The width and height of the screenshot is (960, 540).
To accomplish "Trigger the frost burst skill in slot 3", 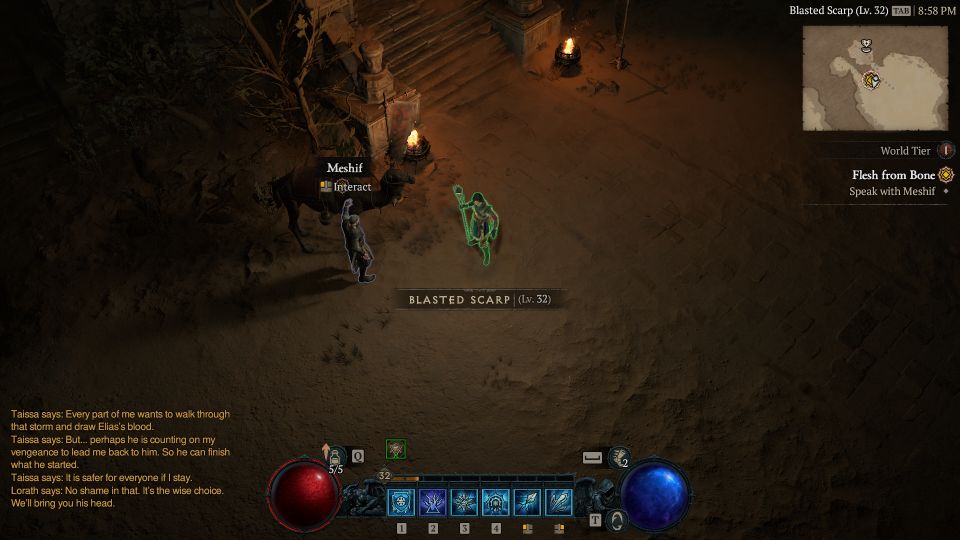I will (464, 502).
